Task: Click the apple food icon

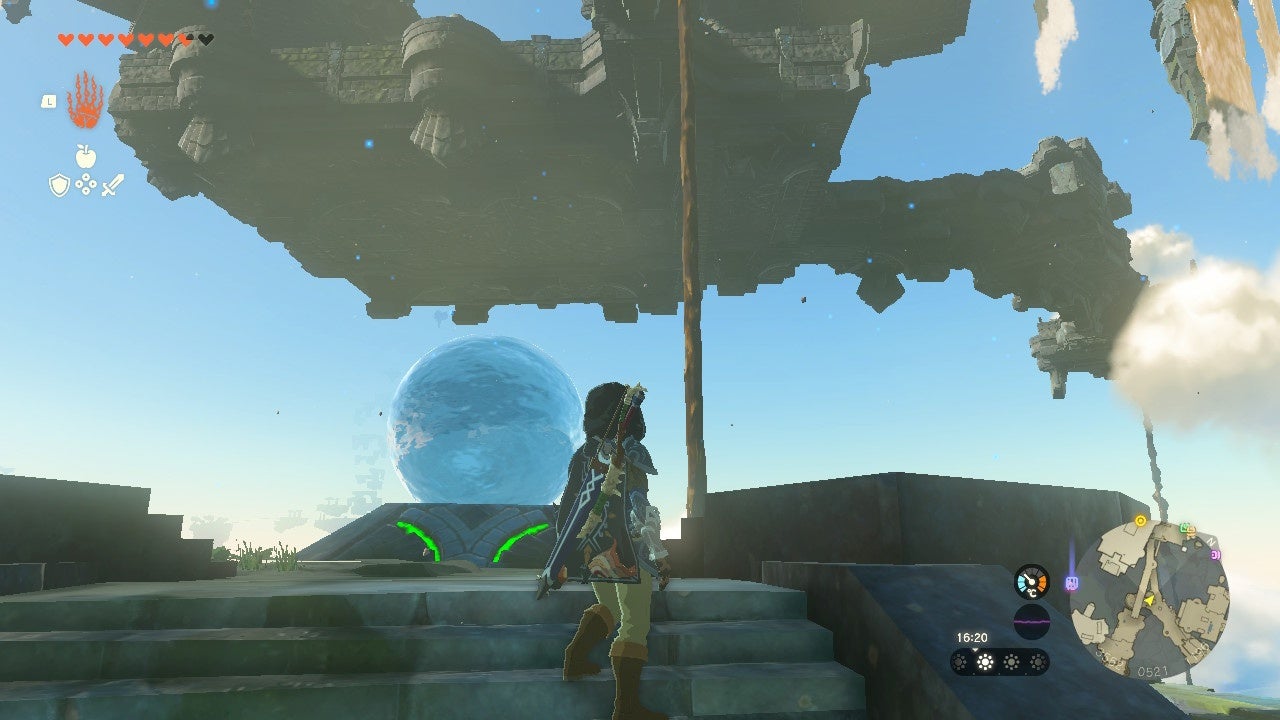Action: coord(84,156)
